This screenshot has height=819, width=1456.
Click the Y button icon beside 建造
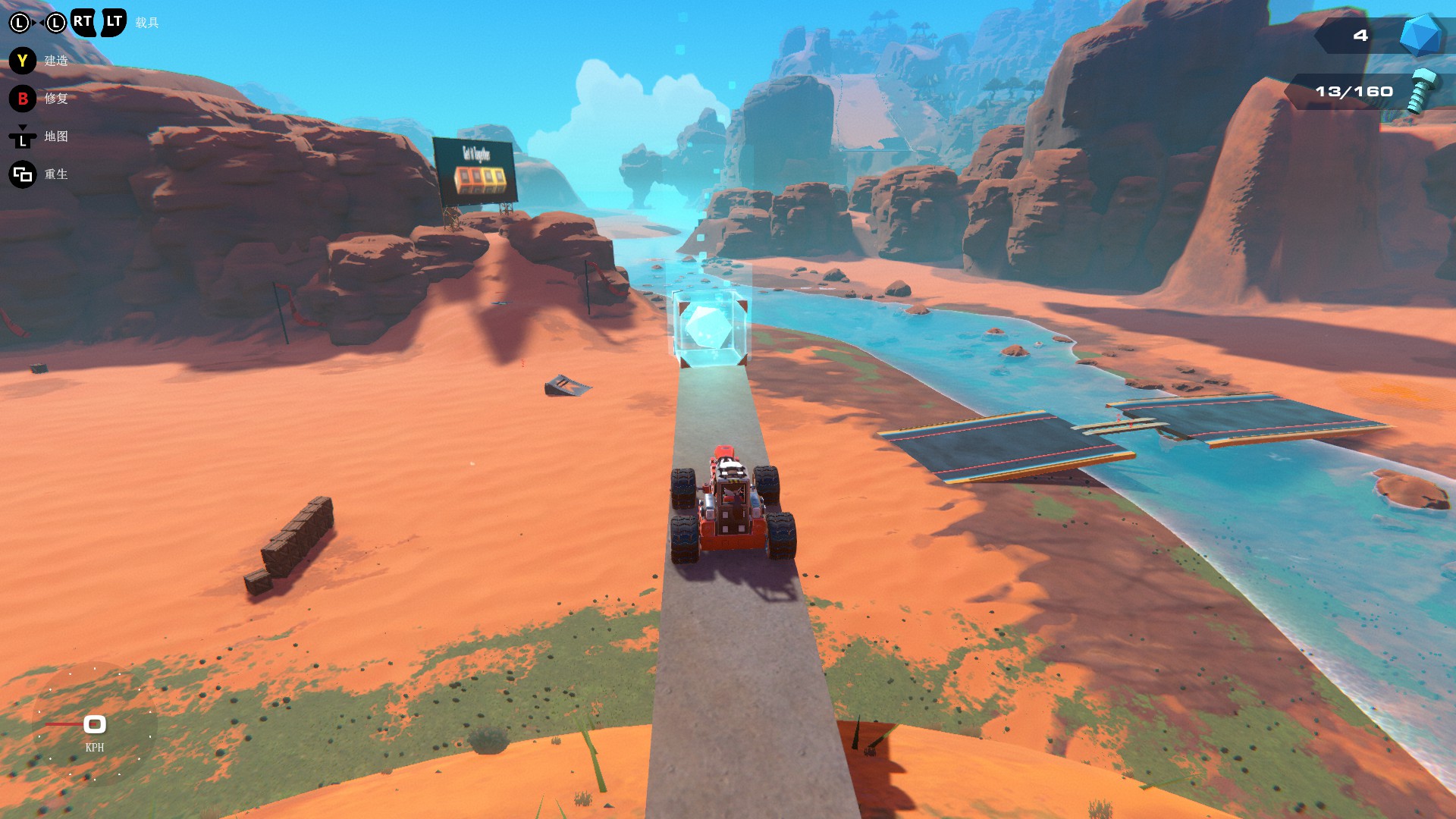(x=21, y=60)
